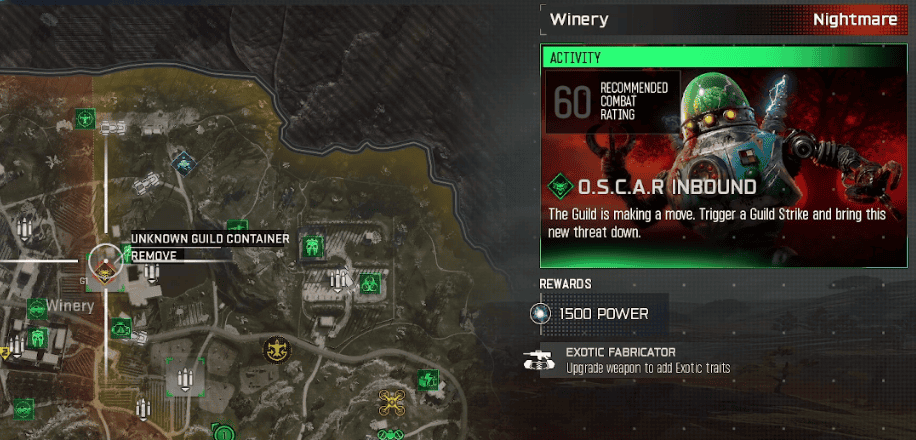Select the yellow drone map marker

point(390,402)
